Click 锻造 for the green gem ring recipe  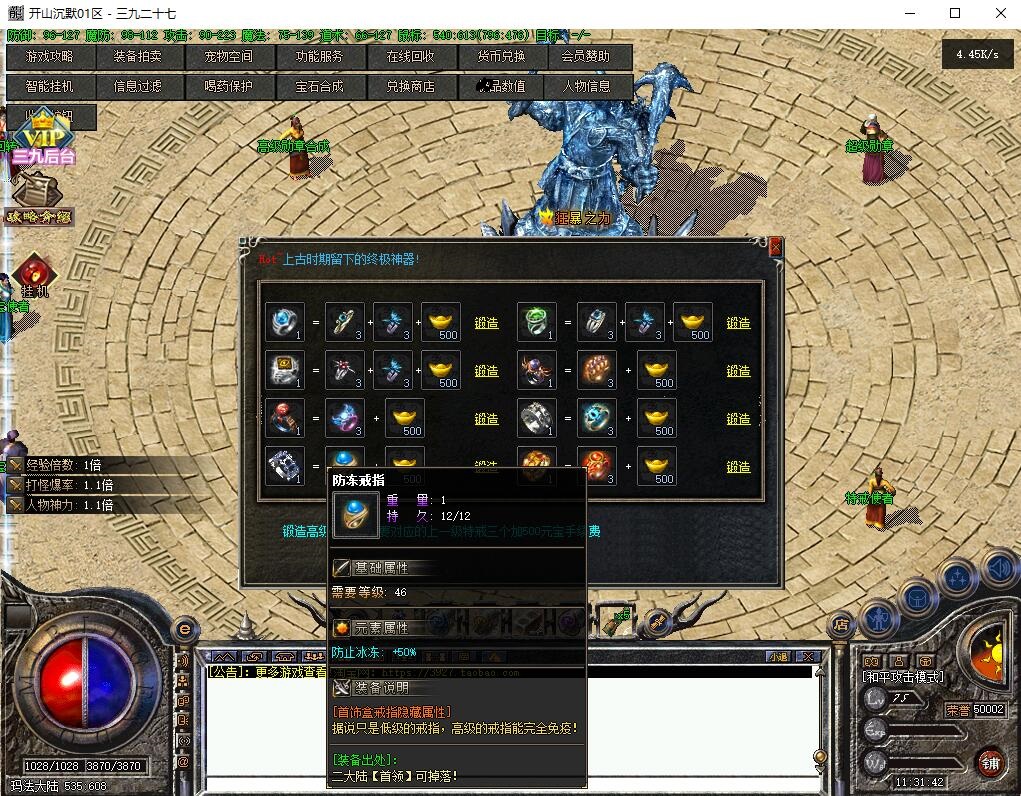pos(738,323)
